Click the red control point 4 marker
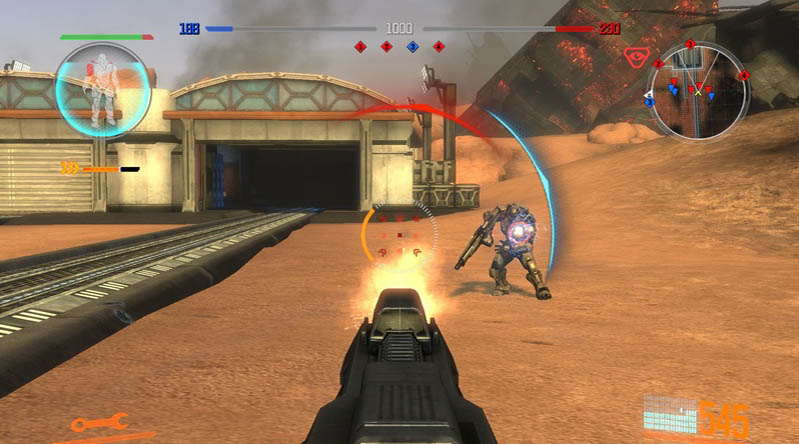 tap(438, 46)
